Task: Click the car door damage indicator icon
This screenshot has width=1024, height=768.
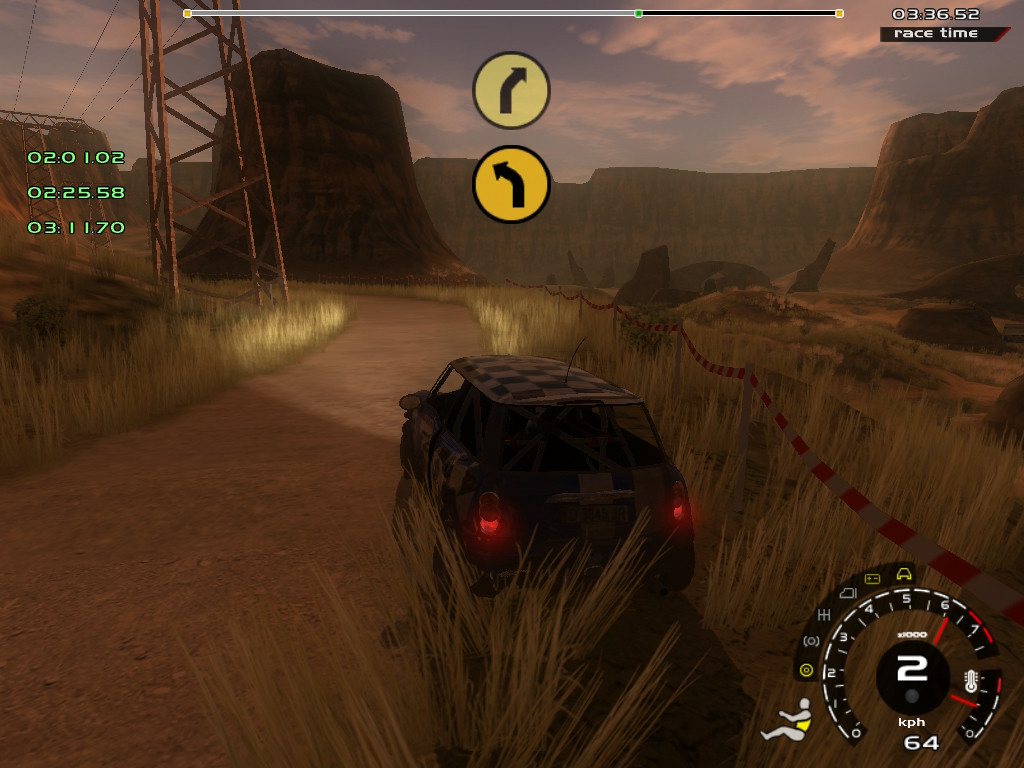Action: pyautogui.click(x=846, y=593)
